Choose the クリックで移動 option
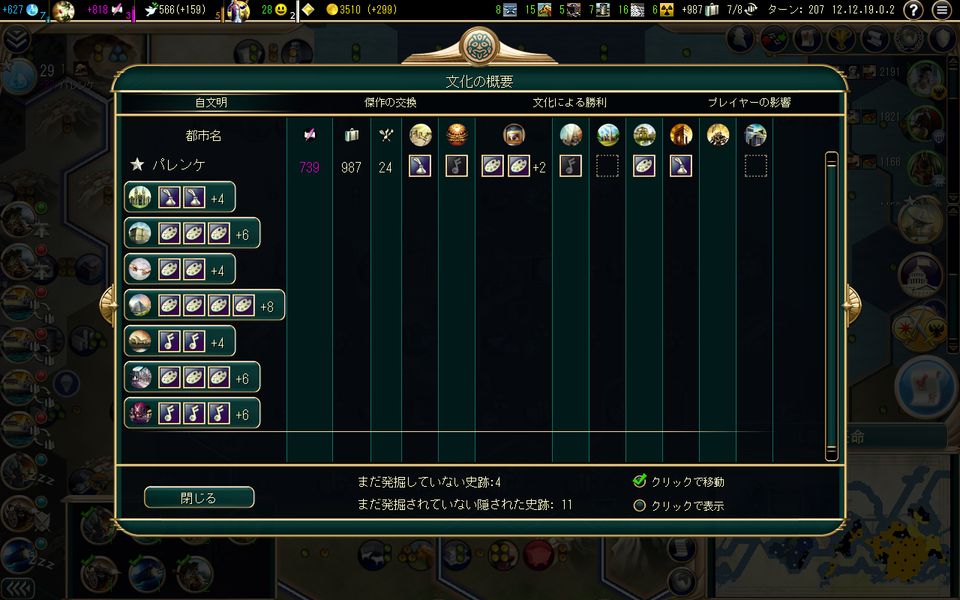This screenshot has width=960, height=600. [640, 481]
